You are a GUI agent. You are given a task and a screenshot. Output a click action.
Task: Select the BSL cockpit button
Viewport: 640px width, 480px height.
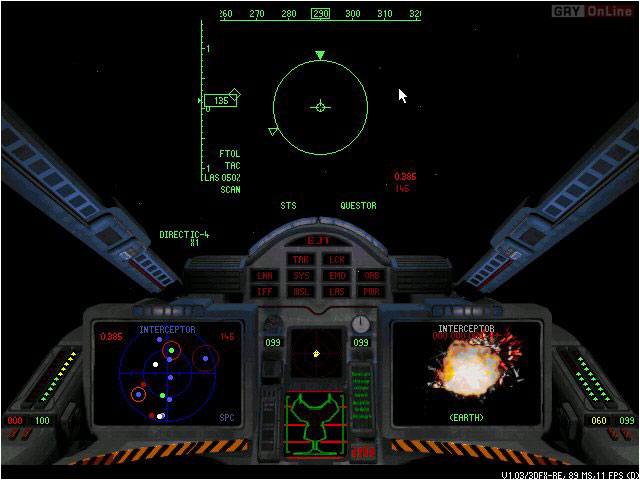click(x=301, y=291)
